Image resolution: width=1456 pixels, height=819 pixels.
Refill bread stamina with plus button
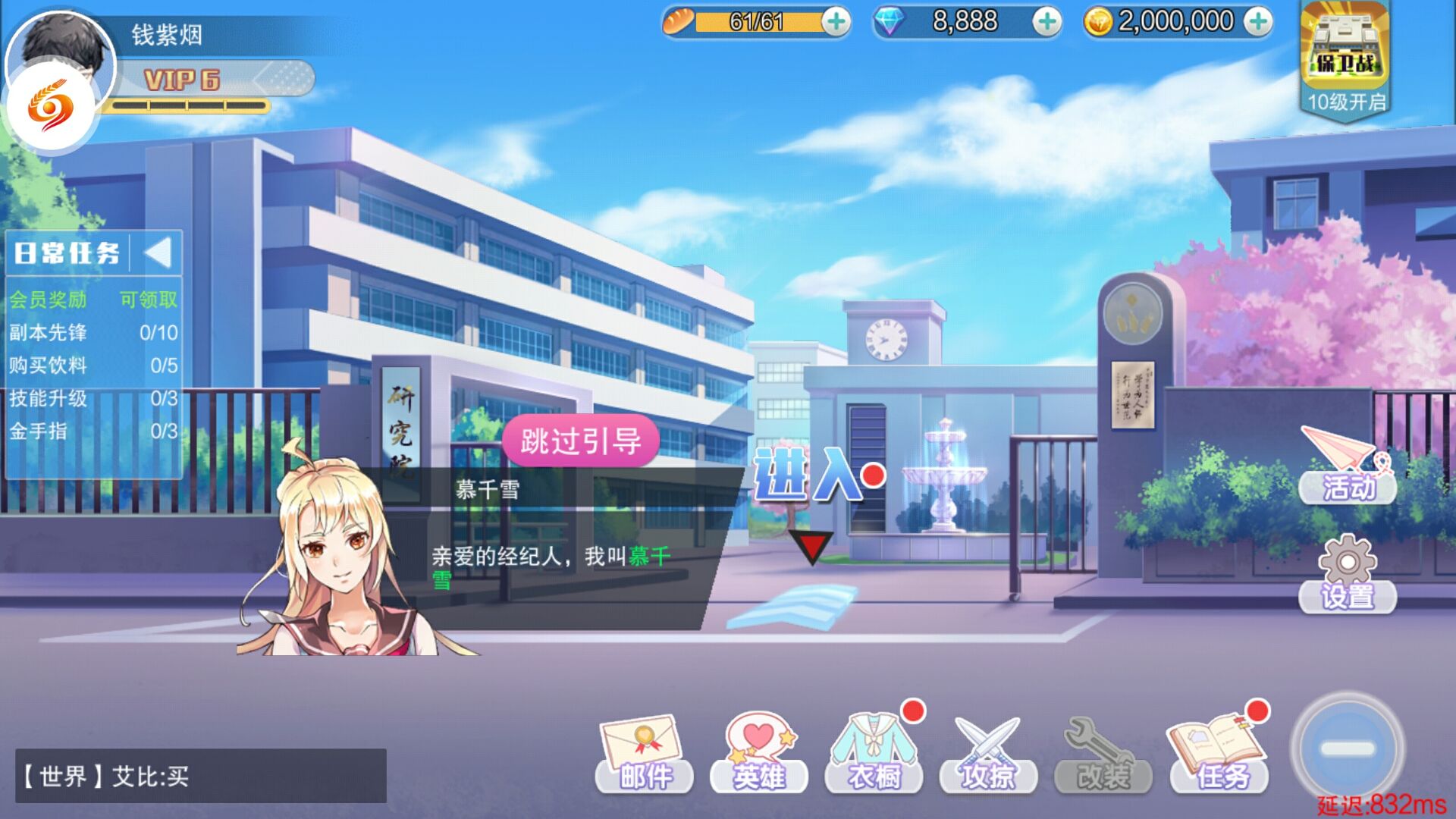(836, 22)
